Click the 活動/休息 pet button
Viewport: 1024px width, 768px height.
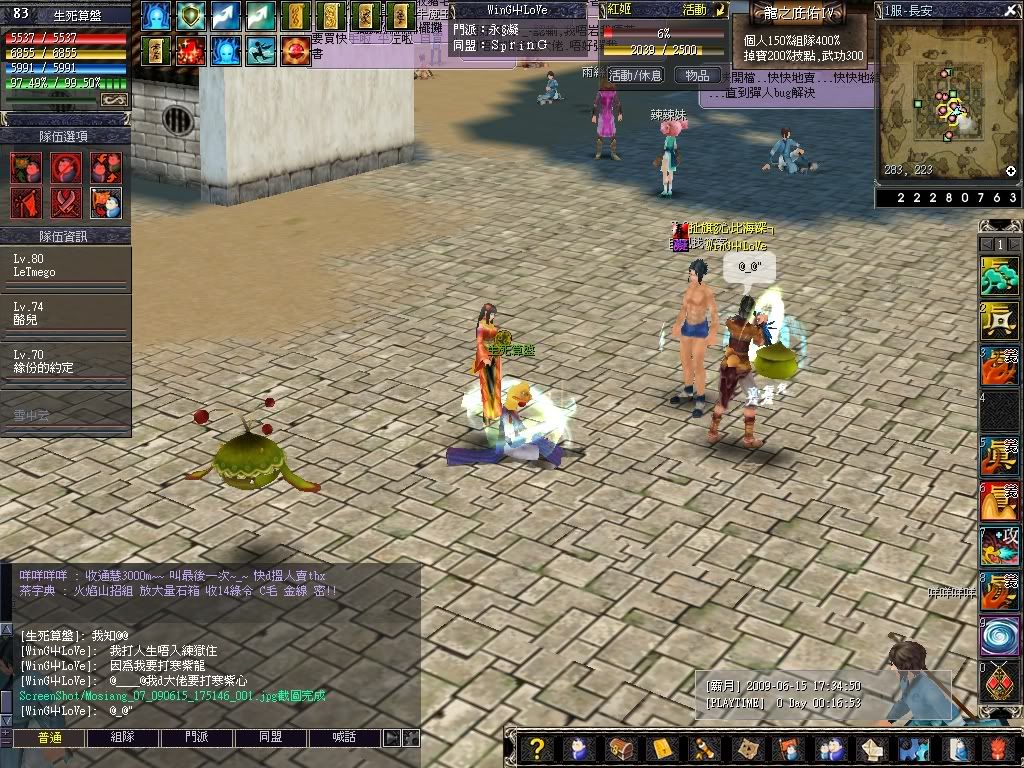[x=635, y=75]
